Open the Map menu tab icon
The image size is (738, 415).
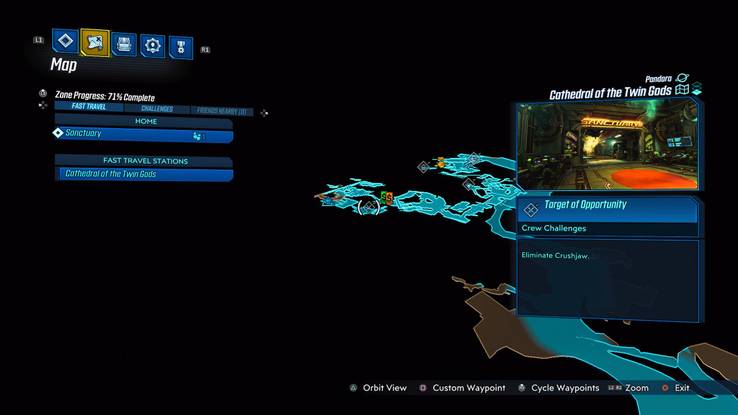pyautogui.click(x=95, y=44)
